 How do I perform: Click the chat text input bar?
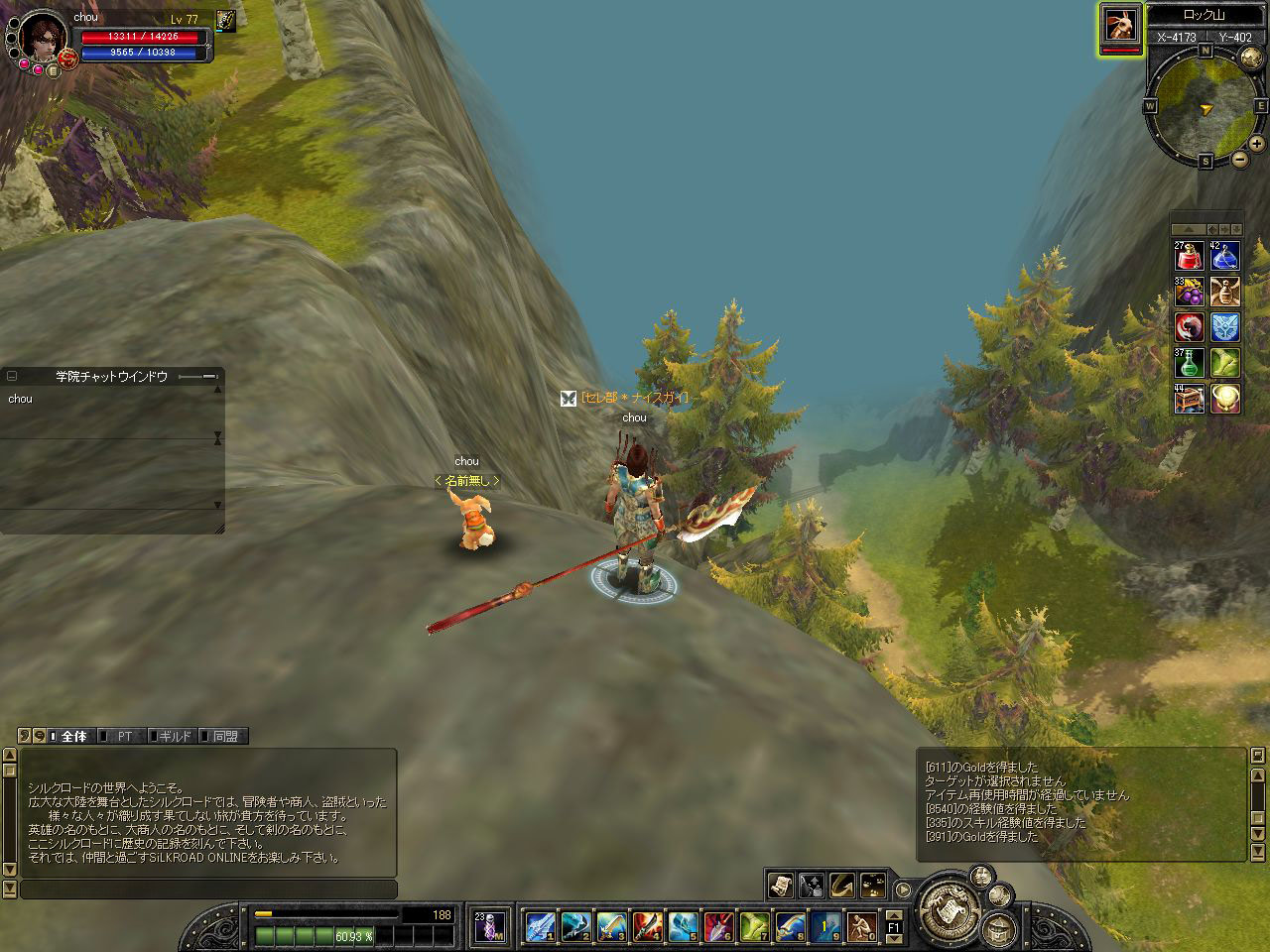208,890
